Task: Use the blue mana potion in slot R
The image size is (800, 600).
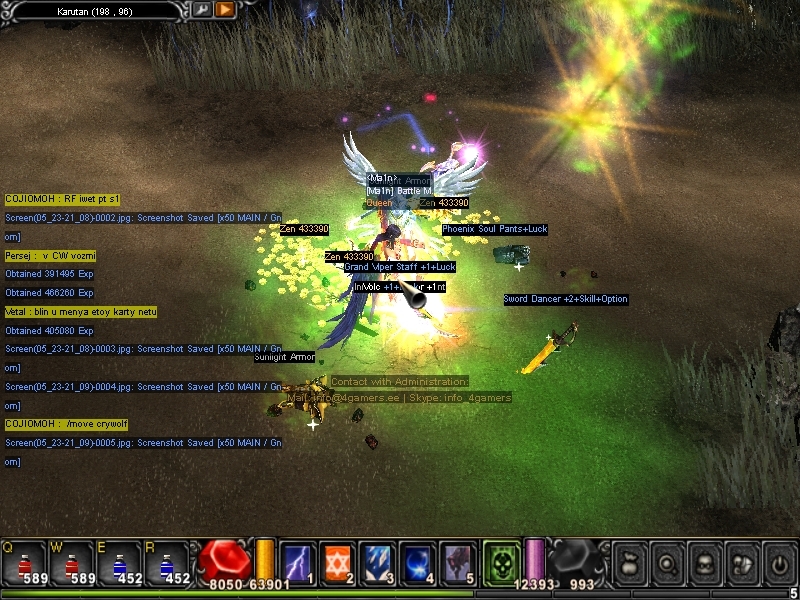Action: coord(166,562)
